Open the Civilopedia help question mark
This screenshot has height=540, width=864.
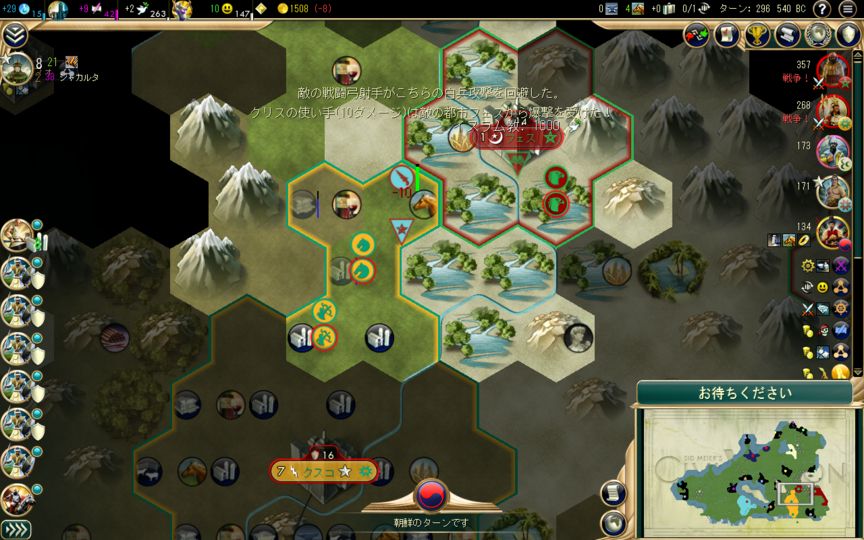click(823, 9)
